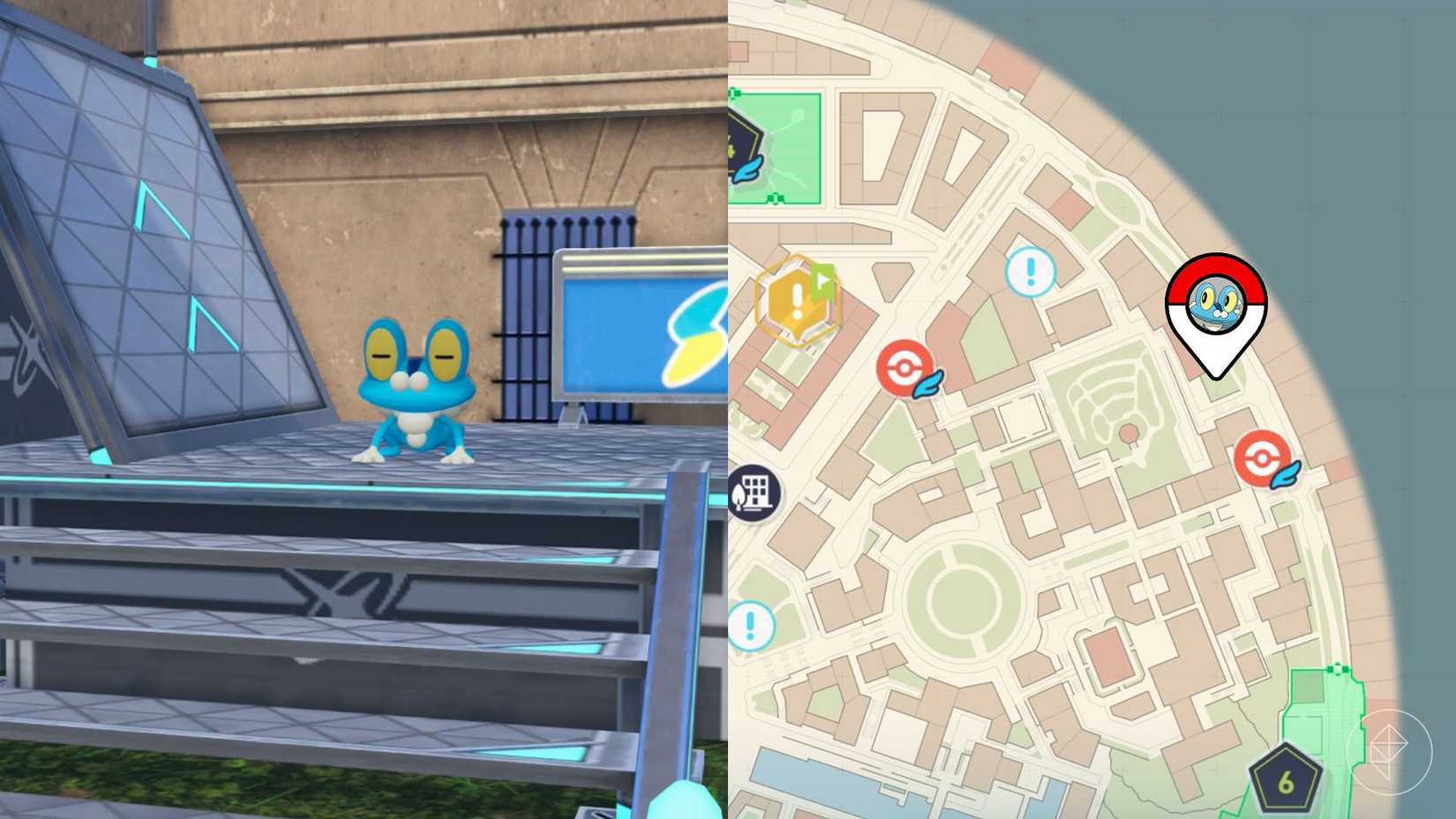Select the dark pentagon badge numbered 6
The width and height of the screenshot is (1456, 819).
pyautogui.click(x=1287, y=780)
